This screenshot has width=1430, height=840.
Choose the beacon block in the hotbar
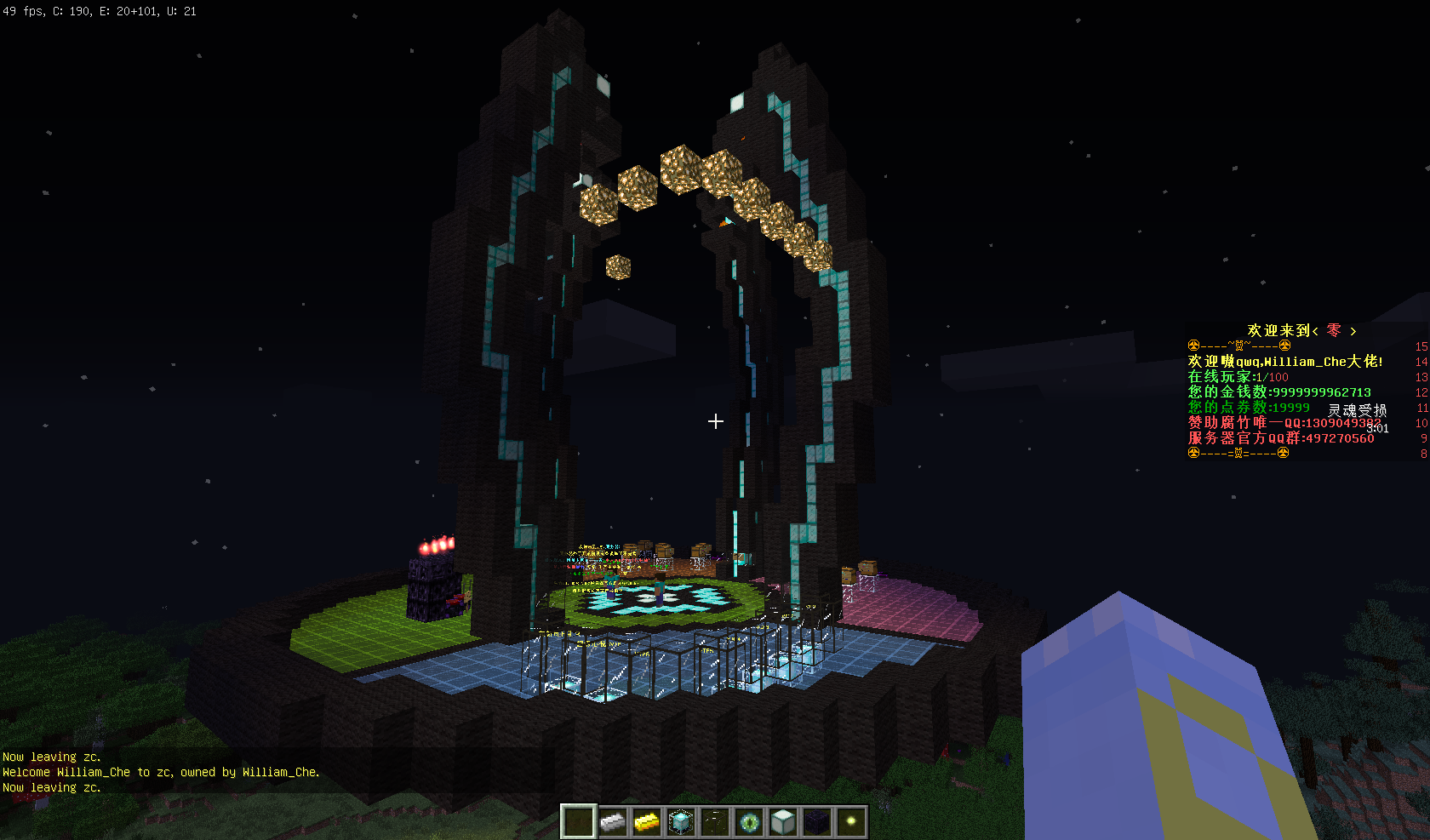(681, 822)
